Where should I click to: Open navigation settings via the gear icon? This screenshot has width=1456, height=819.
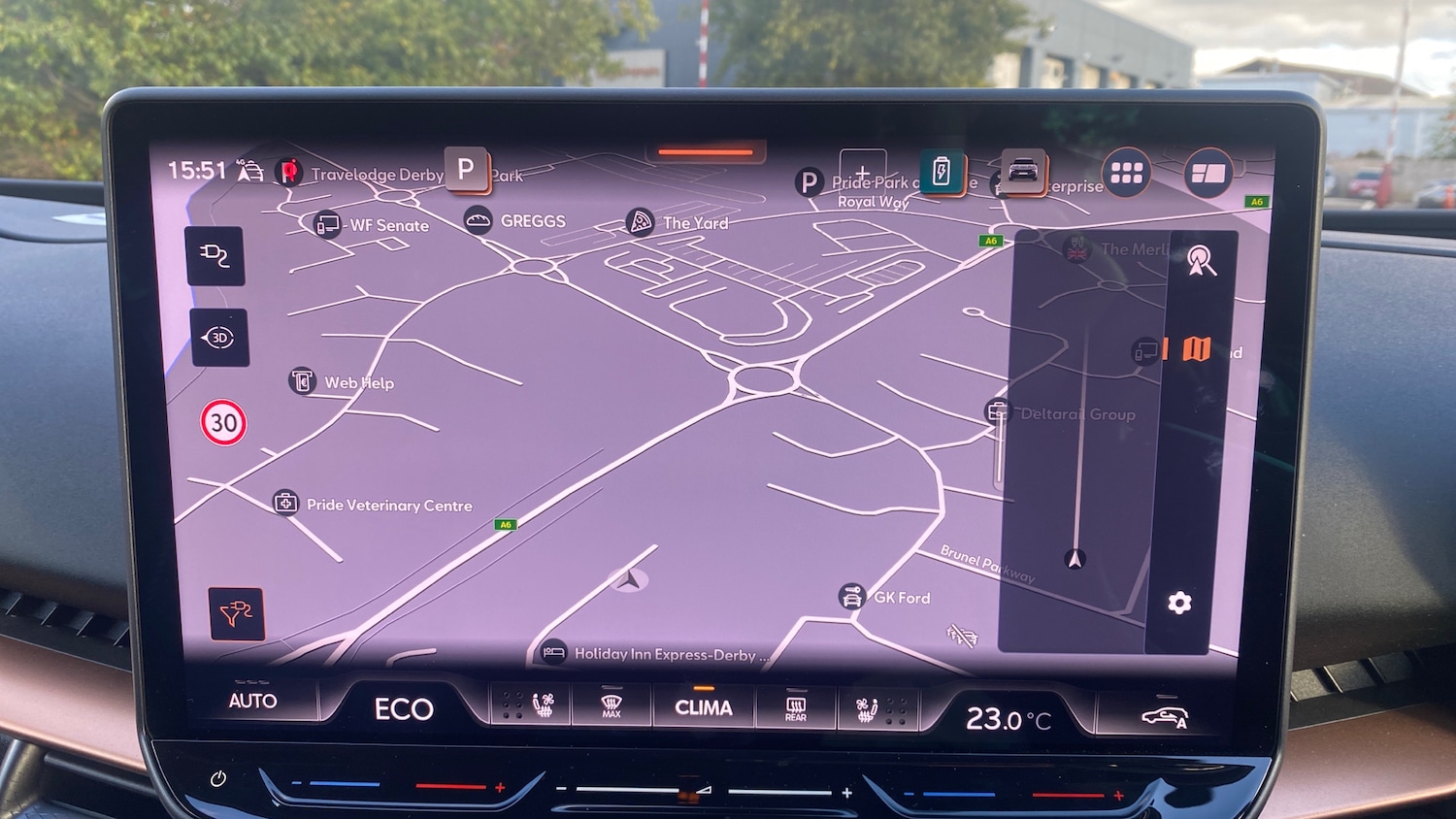(x=1179, y=603)
